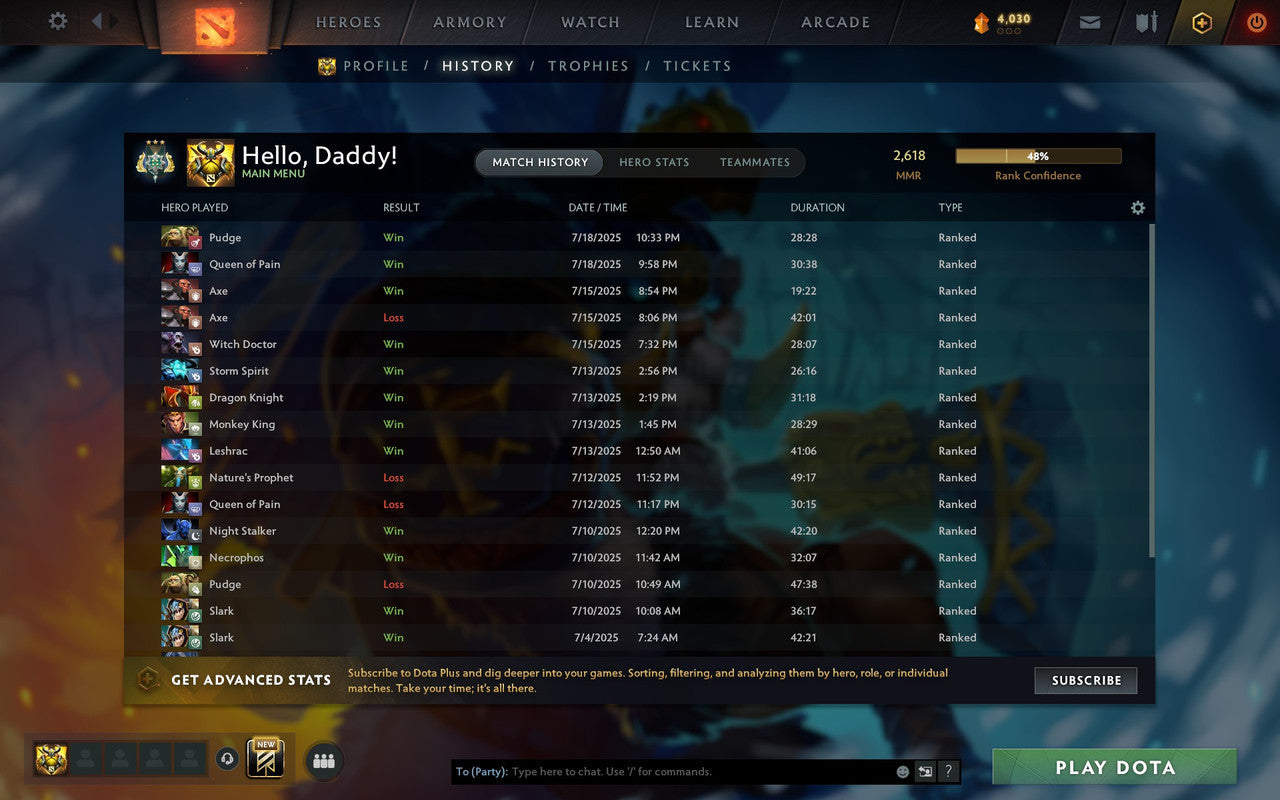This screenshot has height=800, width=1280.
Task: Open the ARCADE menu item
Action: tap(836, 21)
